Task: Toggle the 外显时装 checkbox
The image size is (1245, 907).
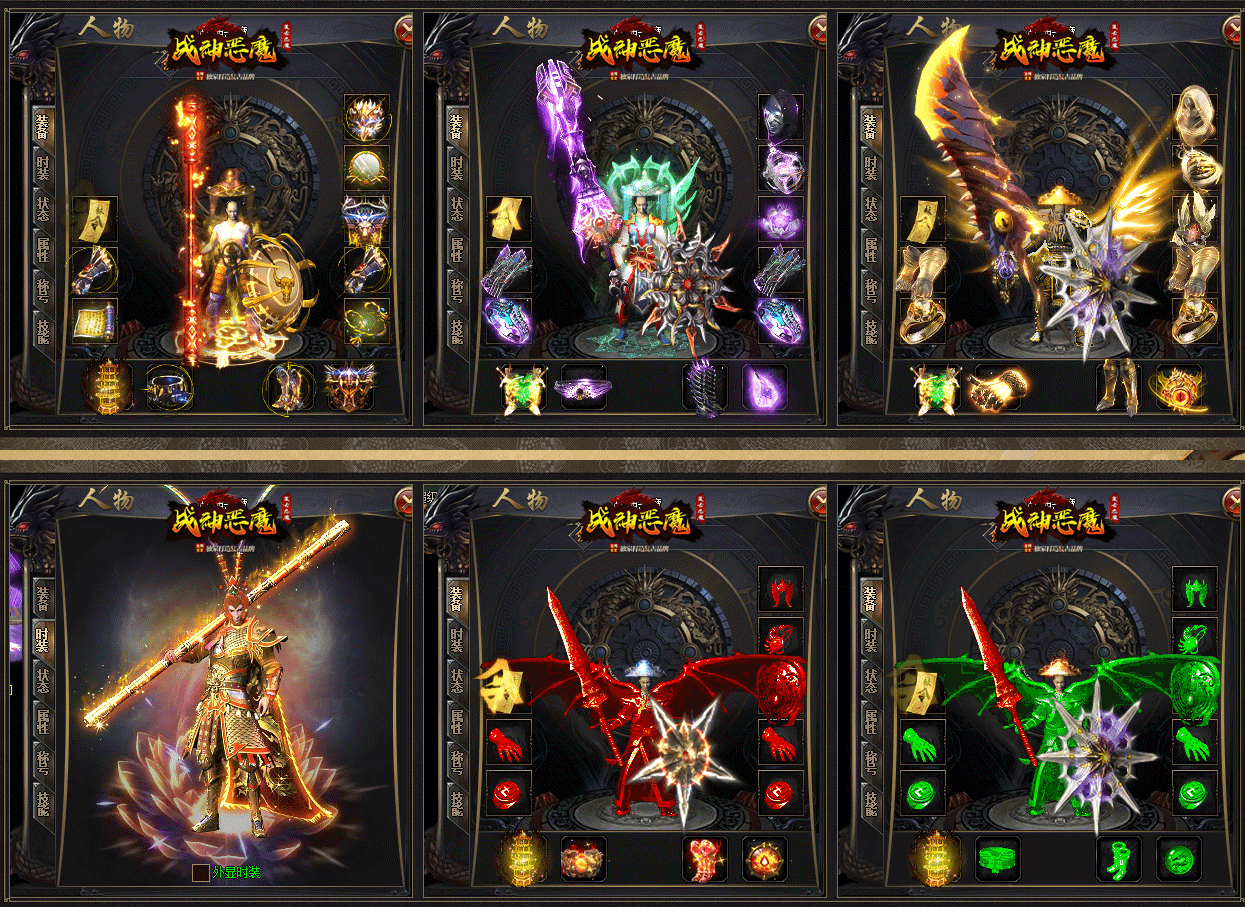Action: click(200, 872)
